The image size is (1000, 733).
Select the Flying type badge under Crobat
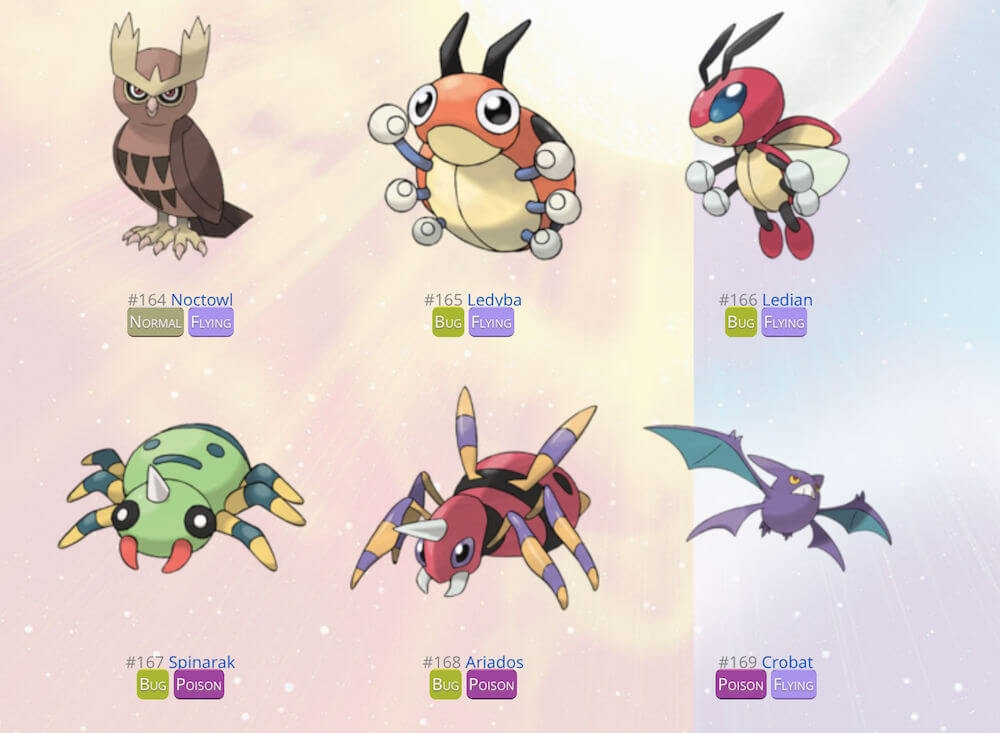pyautogui.click(x=794, y=685)
